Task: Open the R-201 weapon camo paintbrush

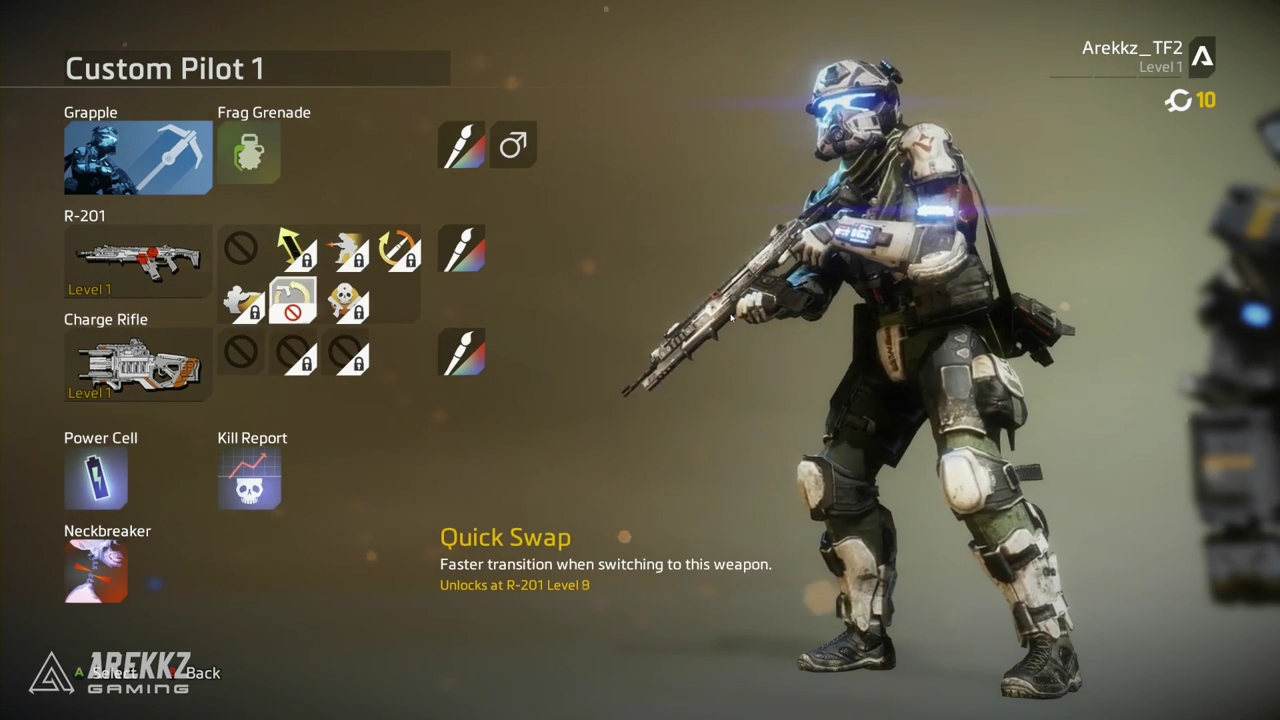Action: tap(462, 249)
